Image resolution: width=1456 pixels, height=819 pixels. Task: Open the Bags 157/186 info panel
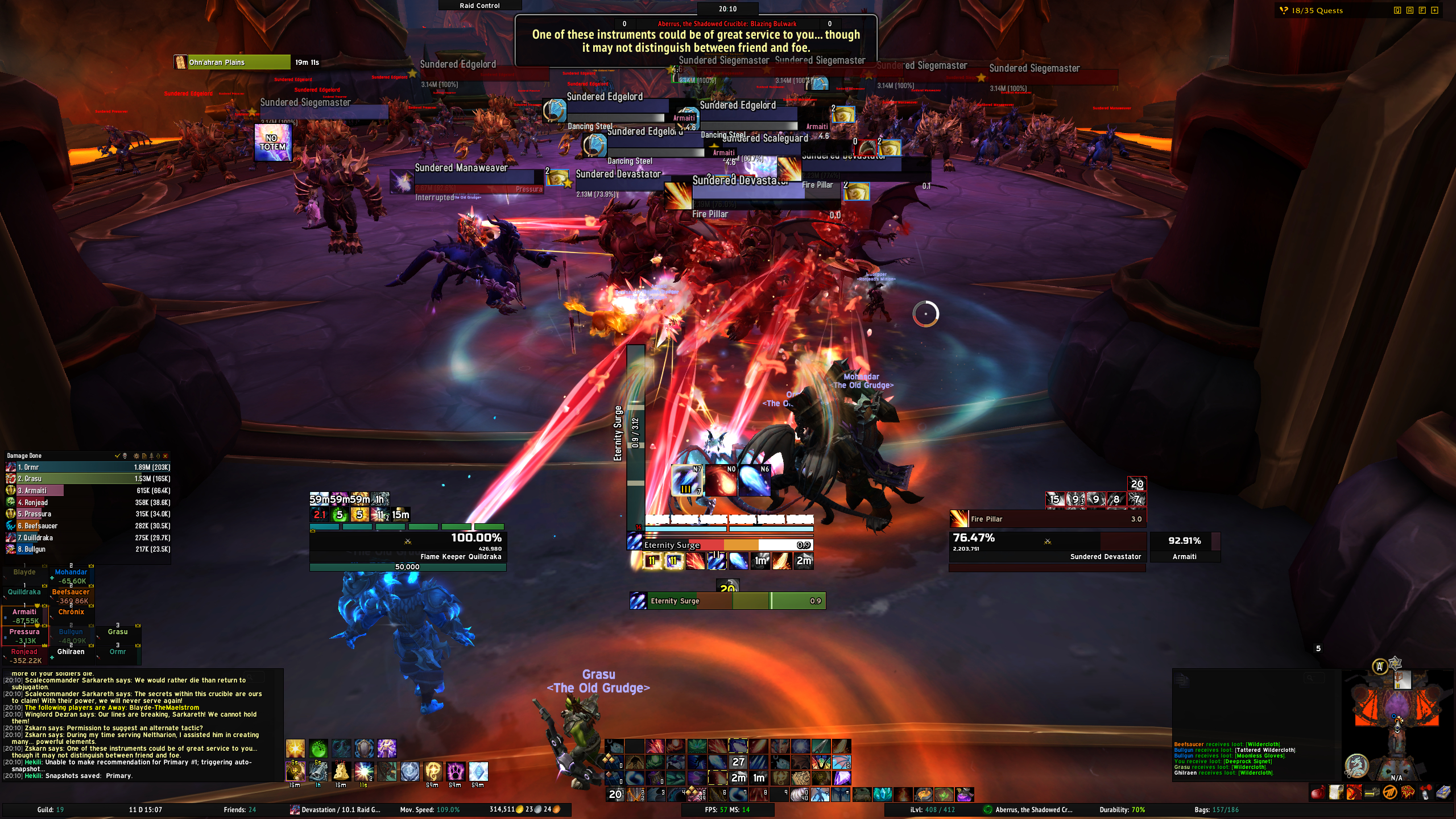(x=1216, y=810)
